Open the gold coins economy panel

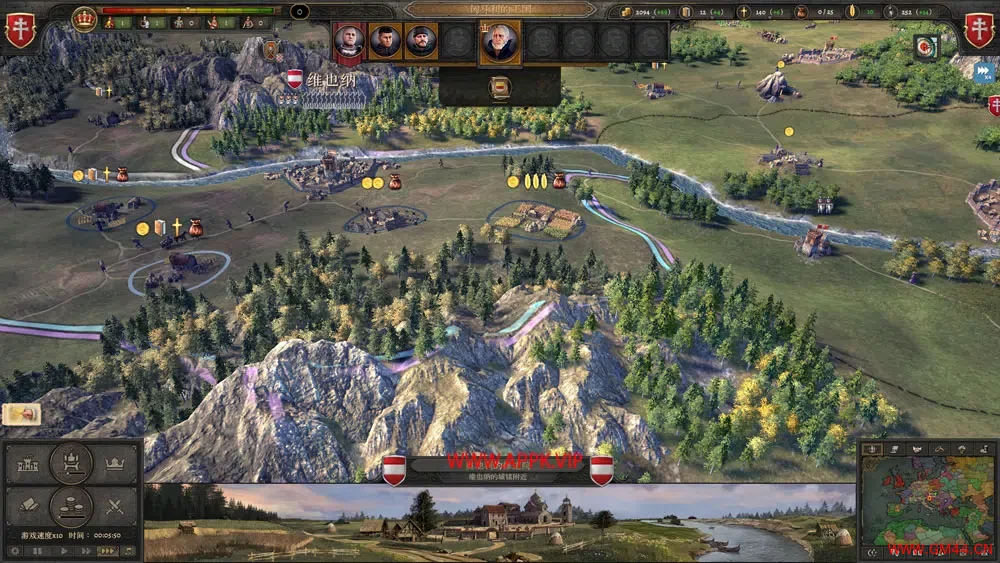coord(71,506)
